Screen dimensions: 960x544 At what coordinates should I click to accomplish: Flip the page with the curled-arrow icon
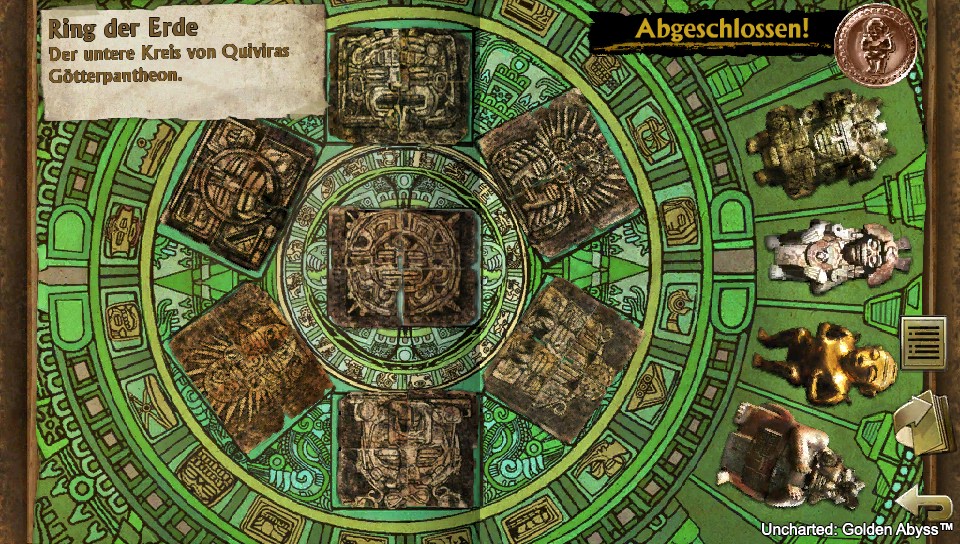[921, 422]
